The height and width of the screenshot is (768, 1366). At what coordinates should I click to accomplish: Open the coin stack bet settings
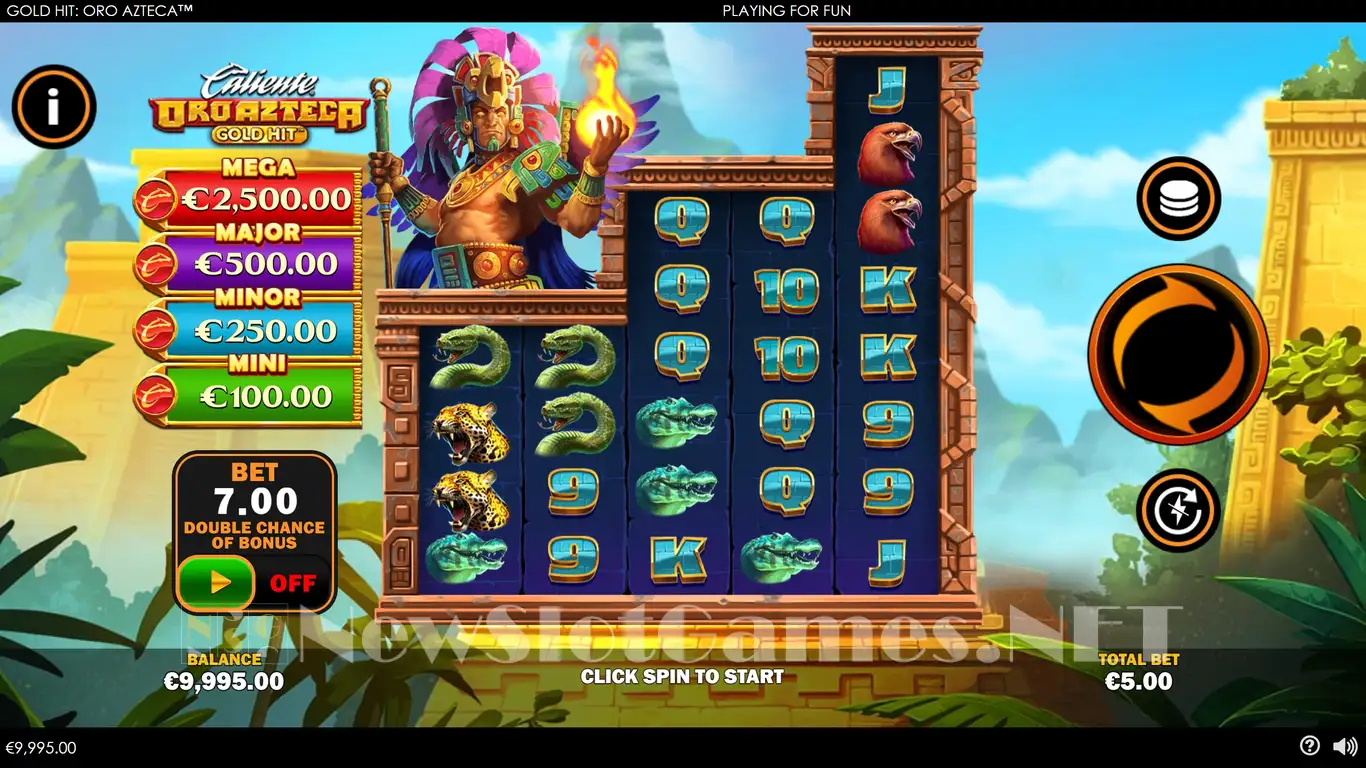(1178, 198)
